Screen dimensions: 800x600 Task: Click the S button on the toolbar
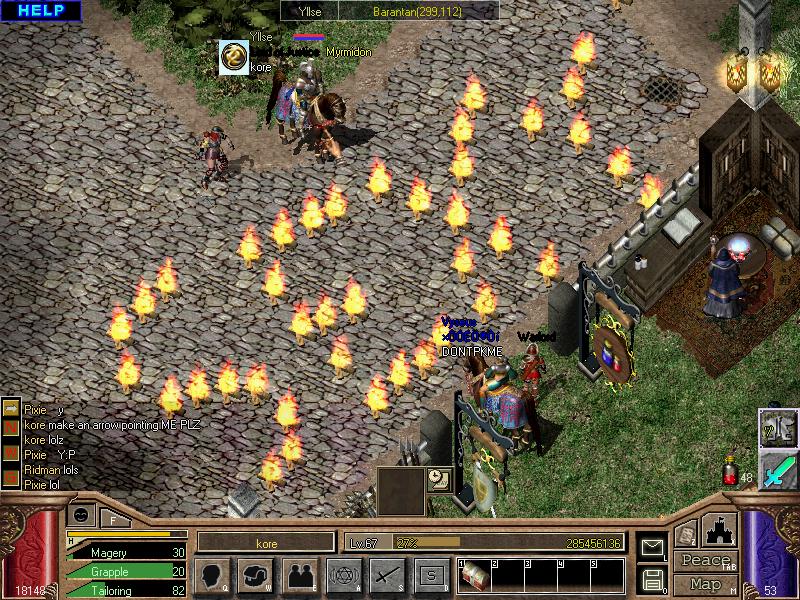click(431, 575)
